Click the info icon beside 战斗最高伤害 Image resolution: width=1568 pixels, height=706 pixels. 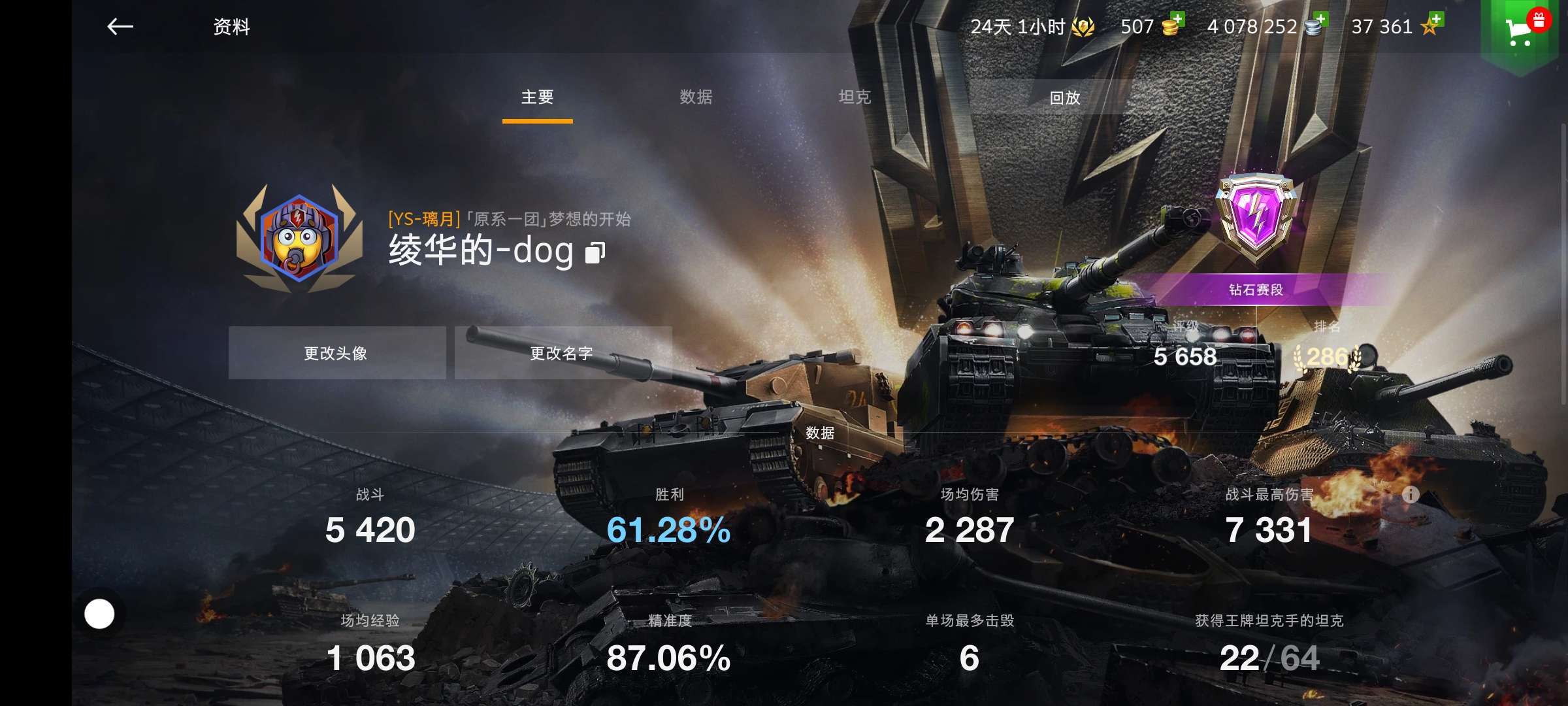(x=1411, y=494)
